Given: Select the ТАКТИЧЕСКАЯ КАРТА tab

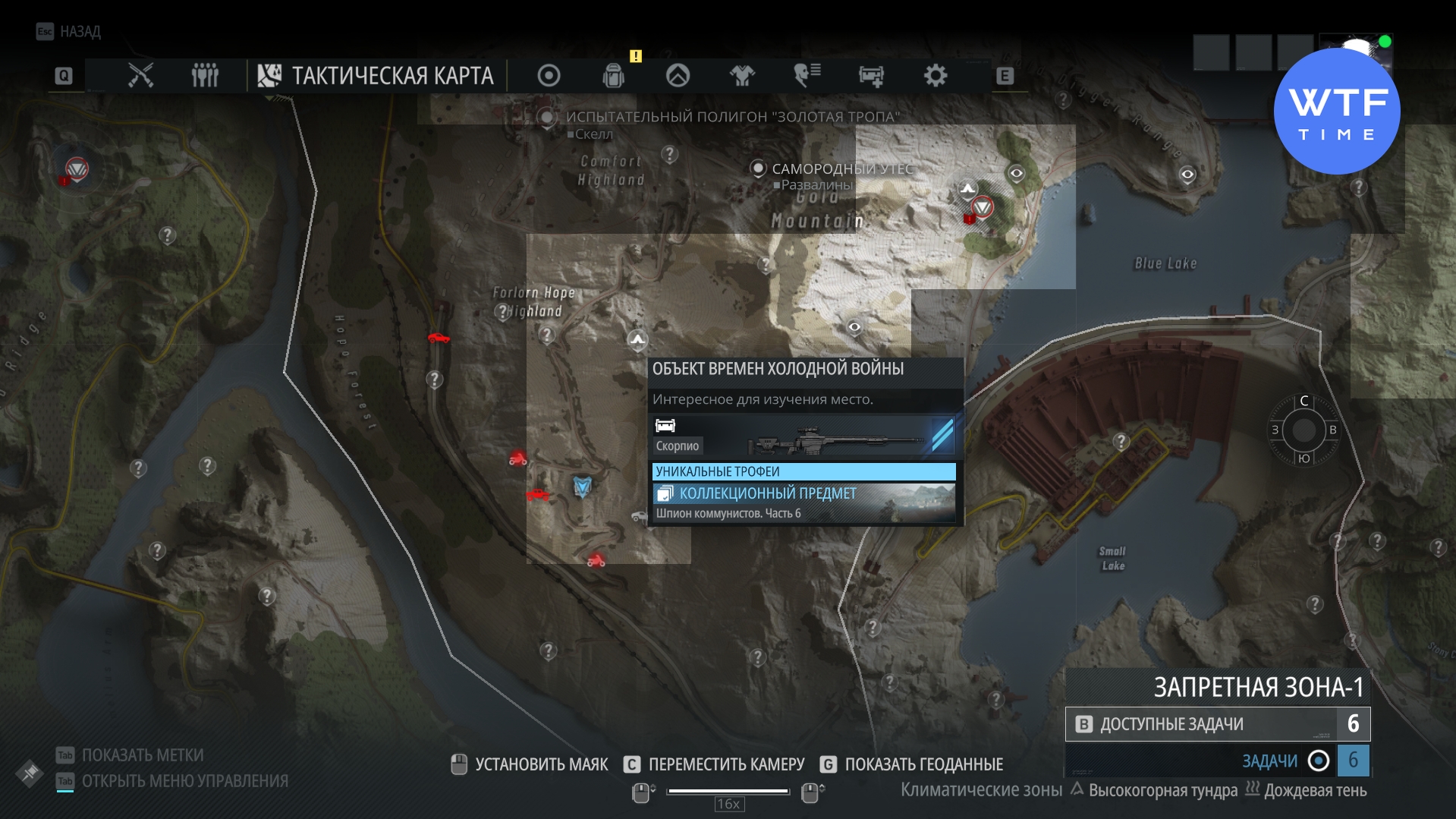Looking at the screenshot, I should (376, 75).
